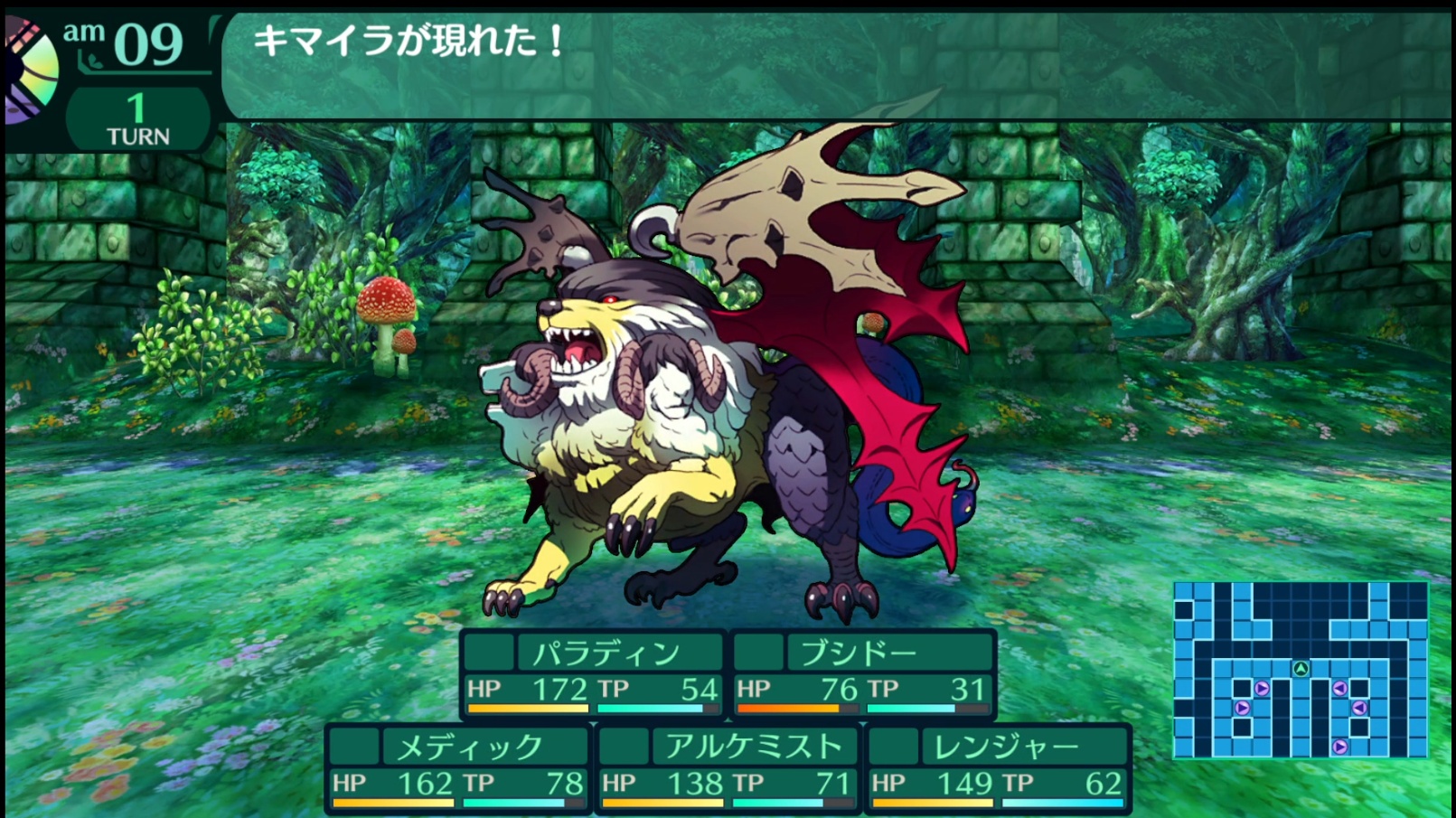
Task: Click the レンジャー party member panel
Action: tap(998, 768)
